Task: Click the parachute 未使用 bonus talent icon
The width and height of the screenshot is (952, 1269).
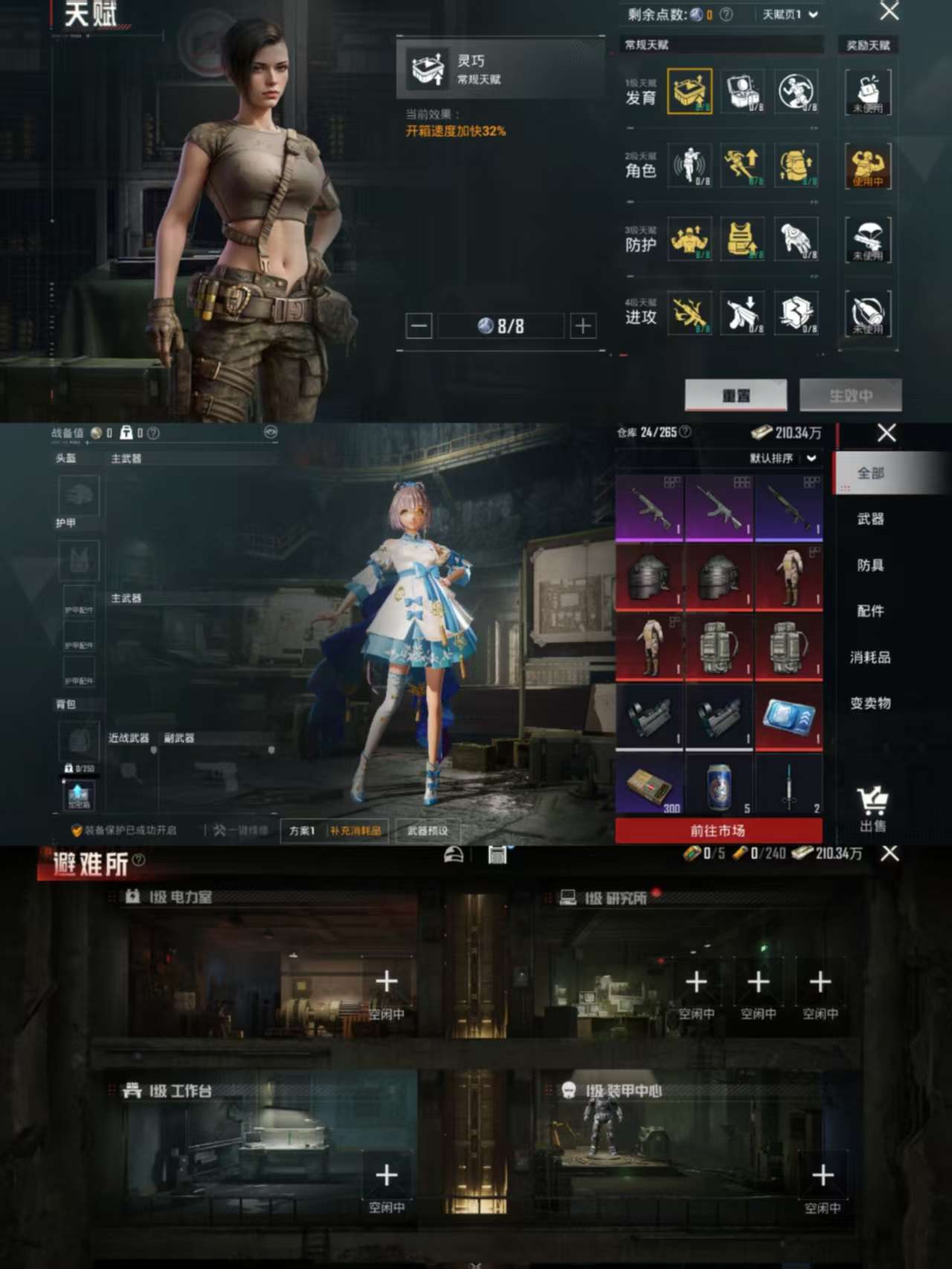Action: click(x=868, y=240)
